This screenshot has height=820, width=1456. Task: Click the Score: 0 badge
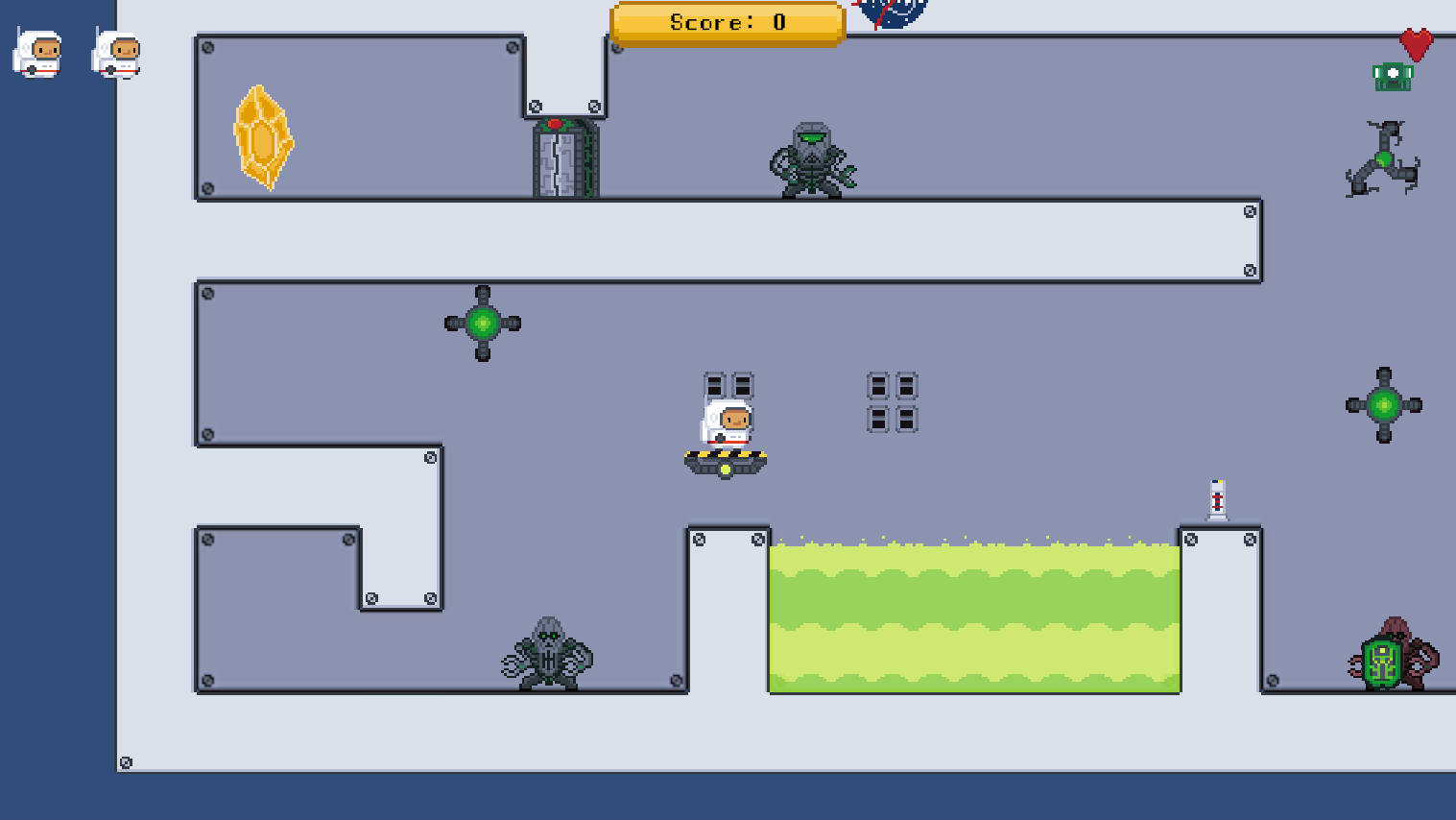(x=727, y=22)
